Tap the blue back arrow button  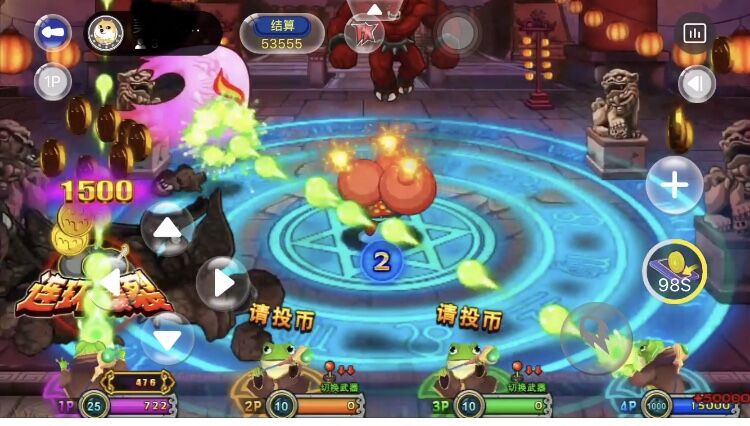52,32
